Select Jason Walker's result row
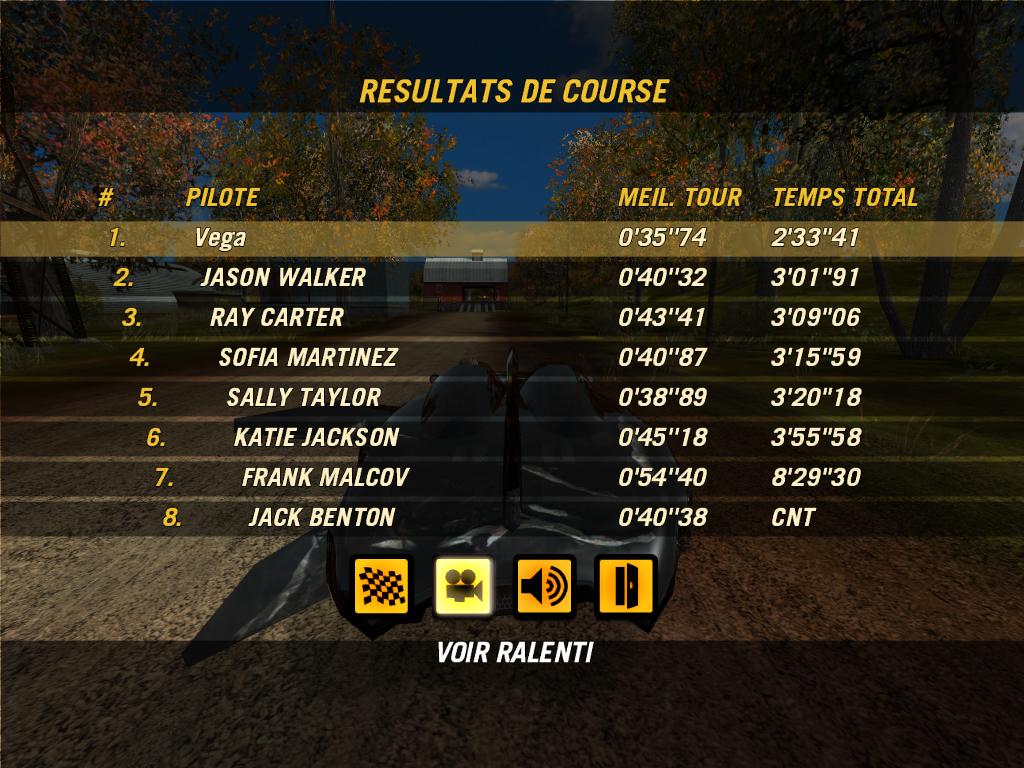Viewport: 1024px width, 768px height. (511, 278)
